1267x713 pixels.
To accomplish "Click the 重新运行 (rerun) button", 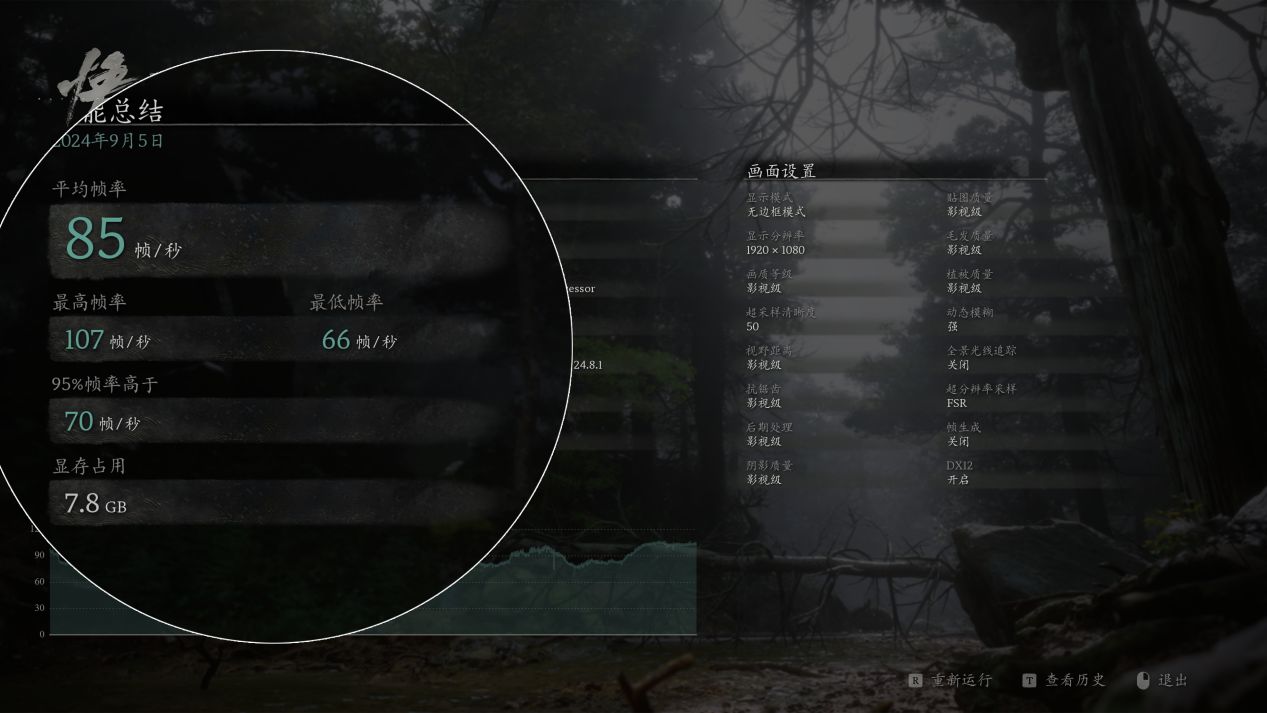I will tap(951, 680).
